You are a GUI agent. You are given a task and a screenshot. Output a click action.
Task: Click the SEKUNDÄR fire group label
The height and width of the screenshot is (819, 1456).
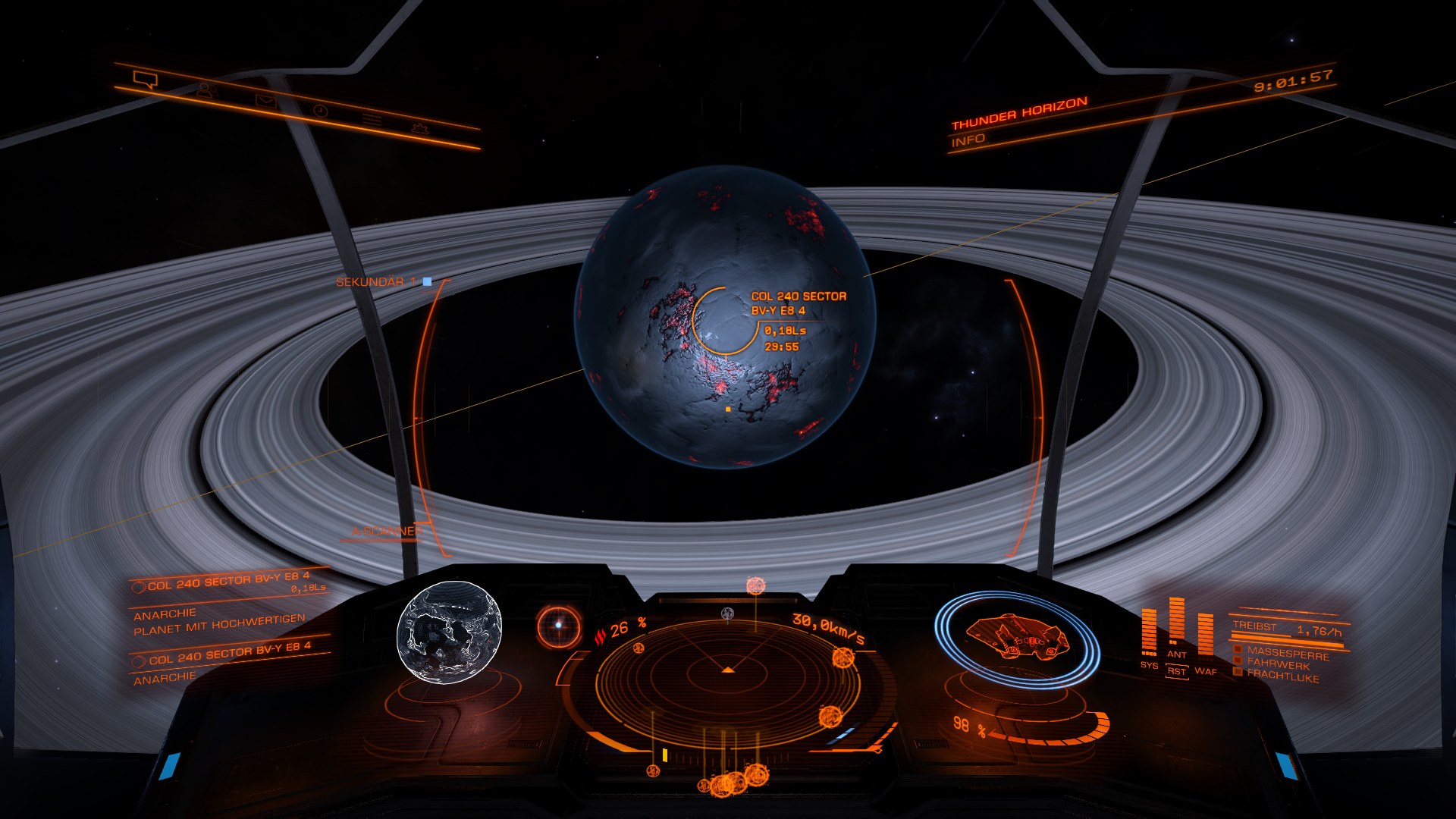(x=370, y=282)
